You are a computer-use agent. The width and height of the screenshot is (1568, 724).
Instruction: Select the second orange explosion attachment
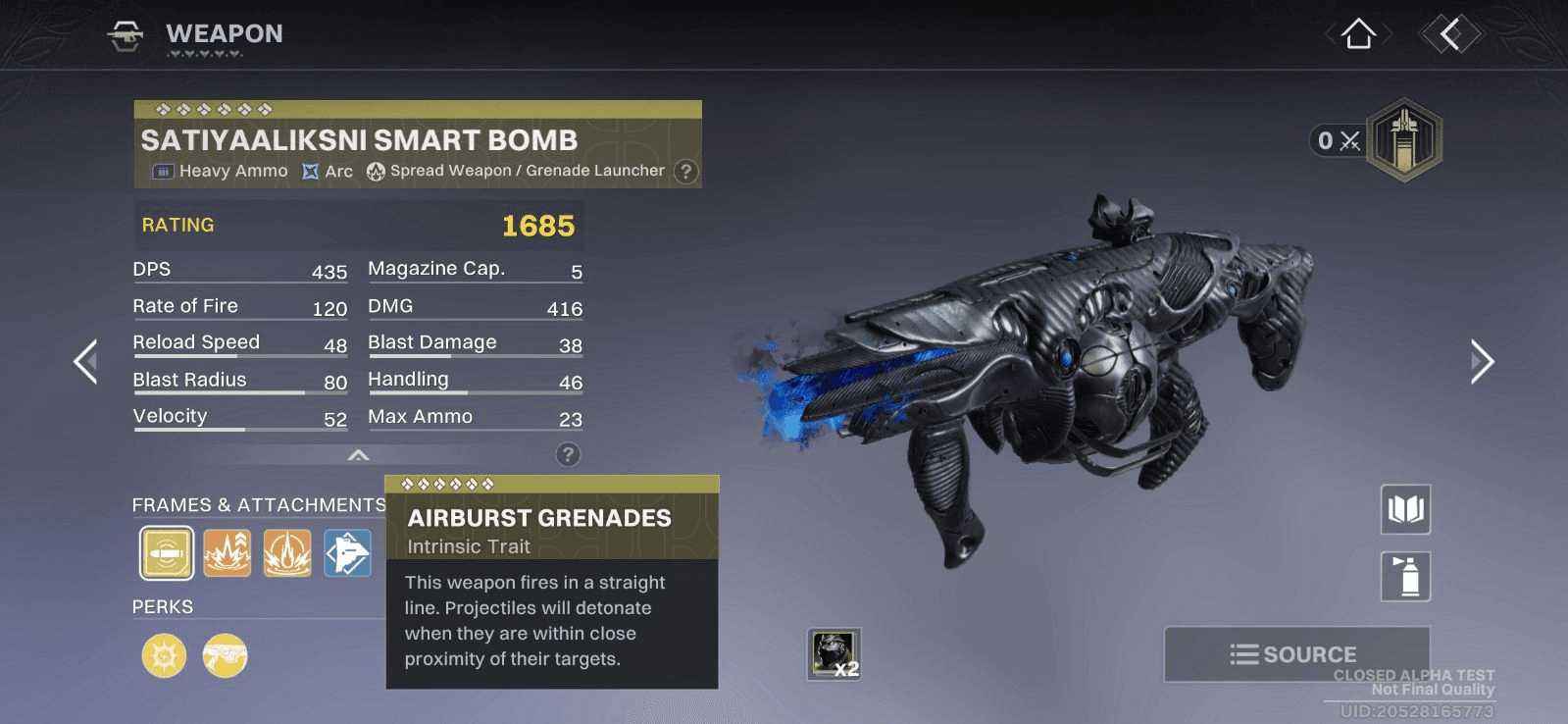tap(228, 553)
